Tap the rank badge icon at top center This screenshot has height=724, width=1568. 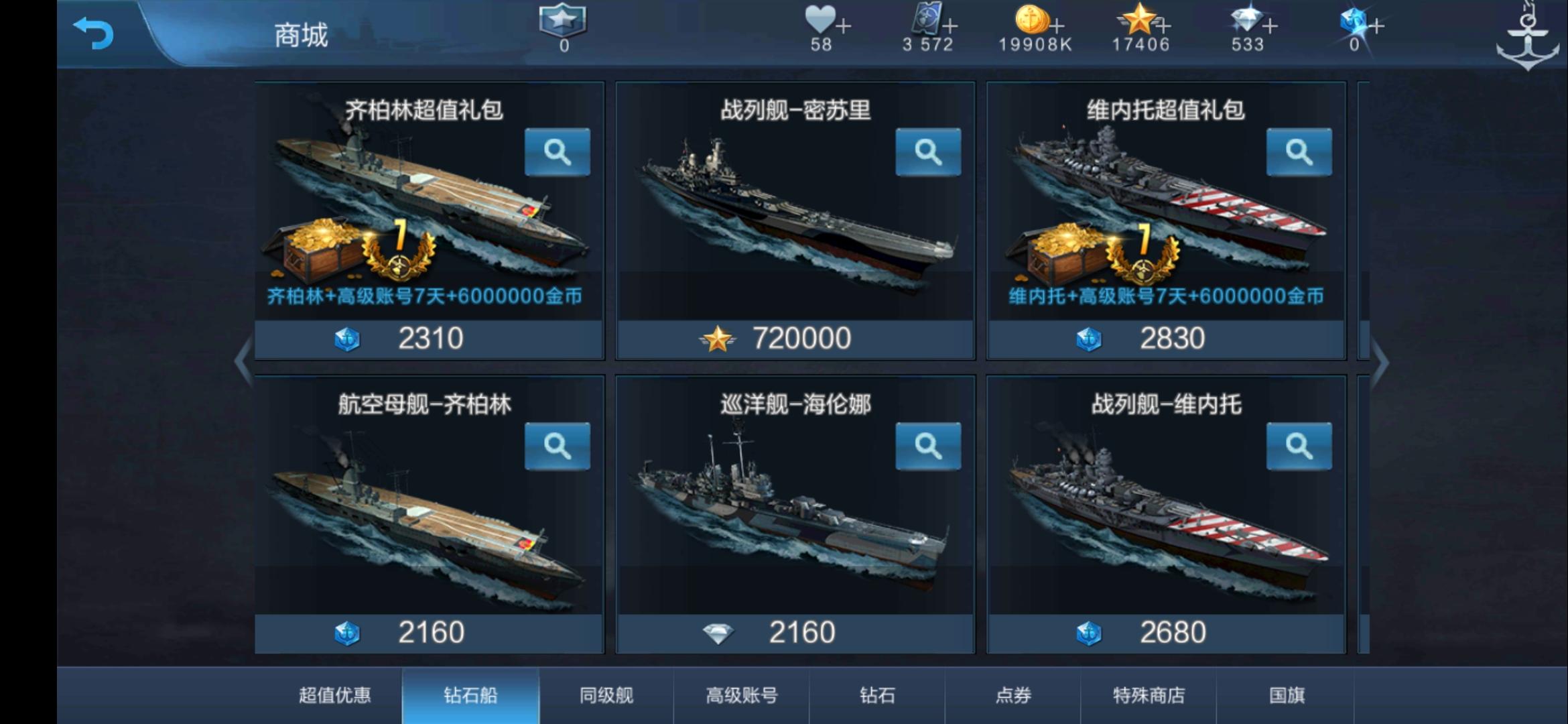click(x=561, y=22)
